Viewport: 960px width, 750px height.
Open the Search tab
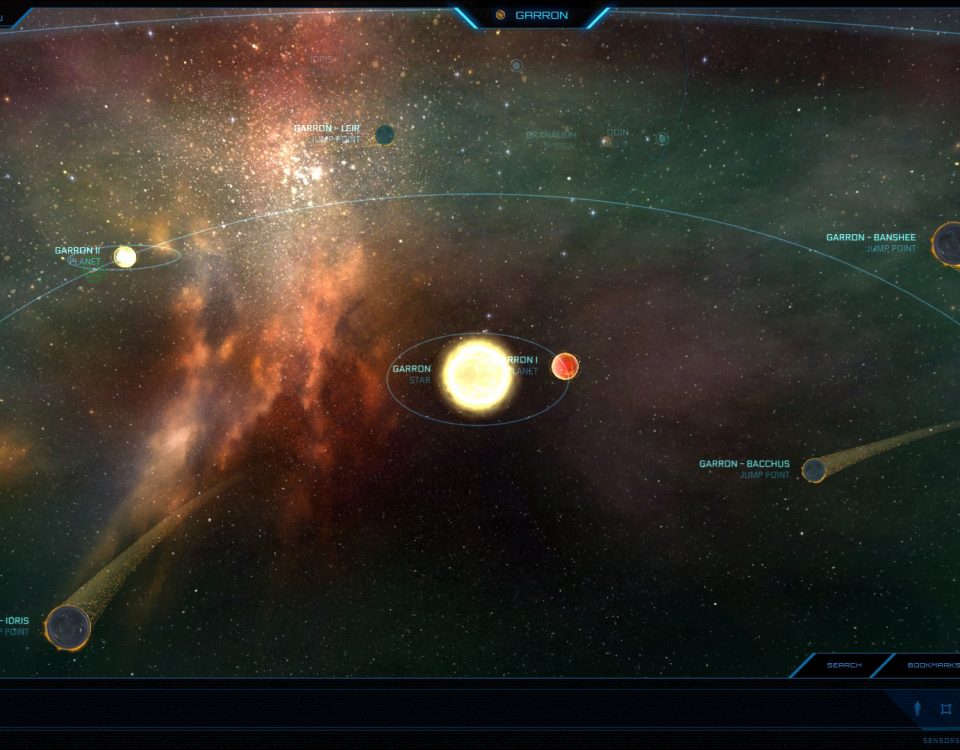(843, 665)
